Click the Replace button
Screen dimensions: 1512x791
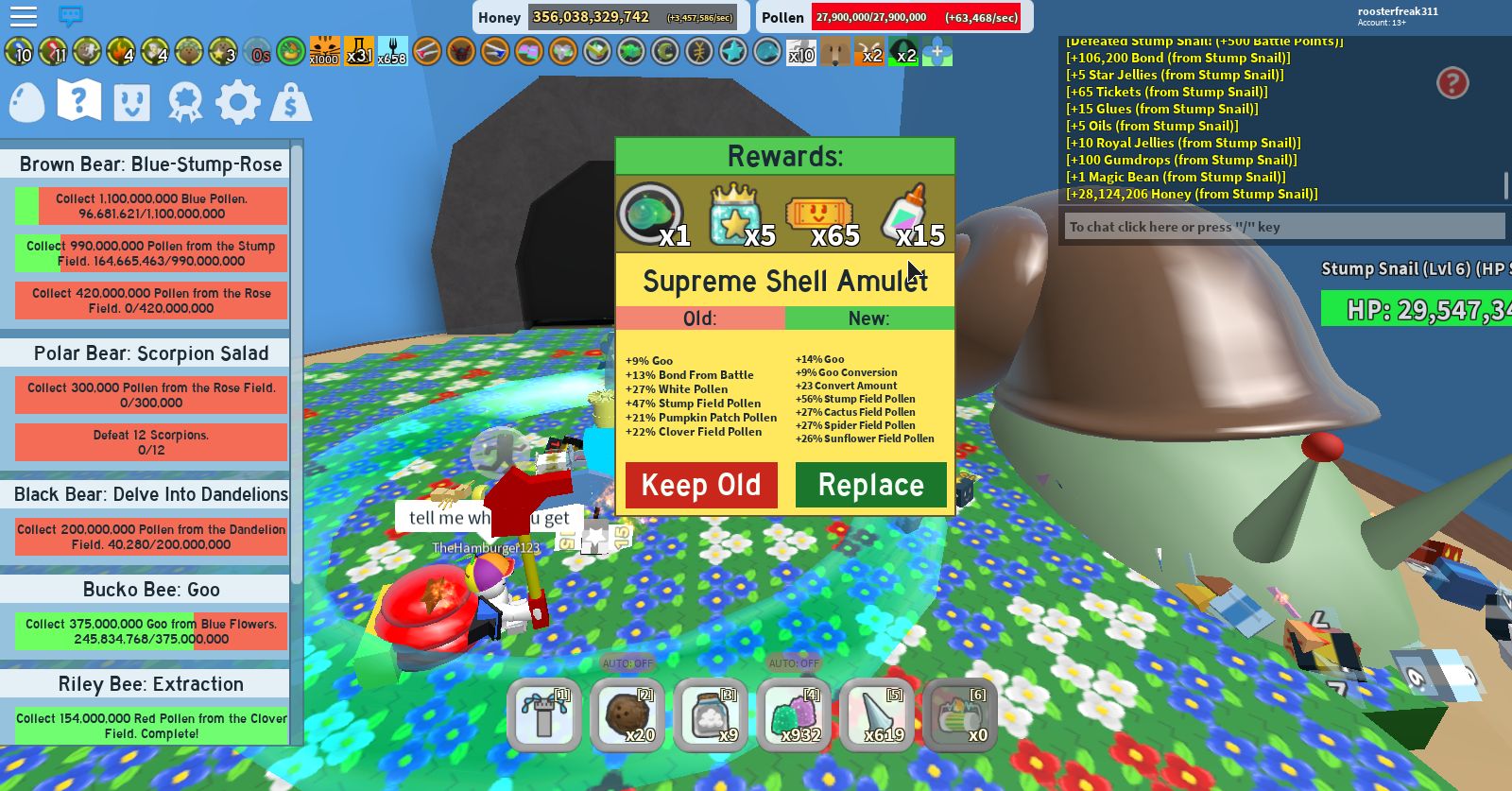[x=870, y=485]
